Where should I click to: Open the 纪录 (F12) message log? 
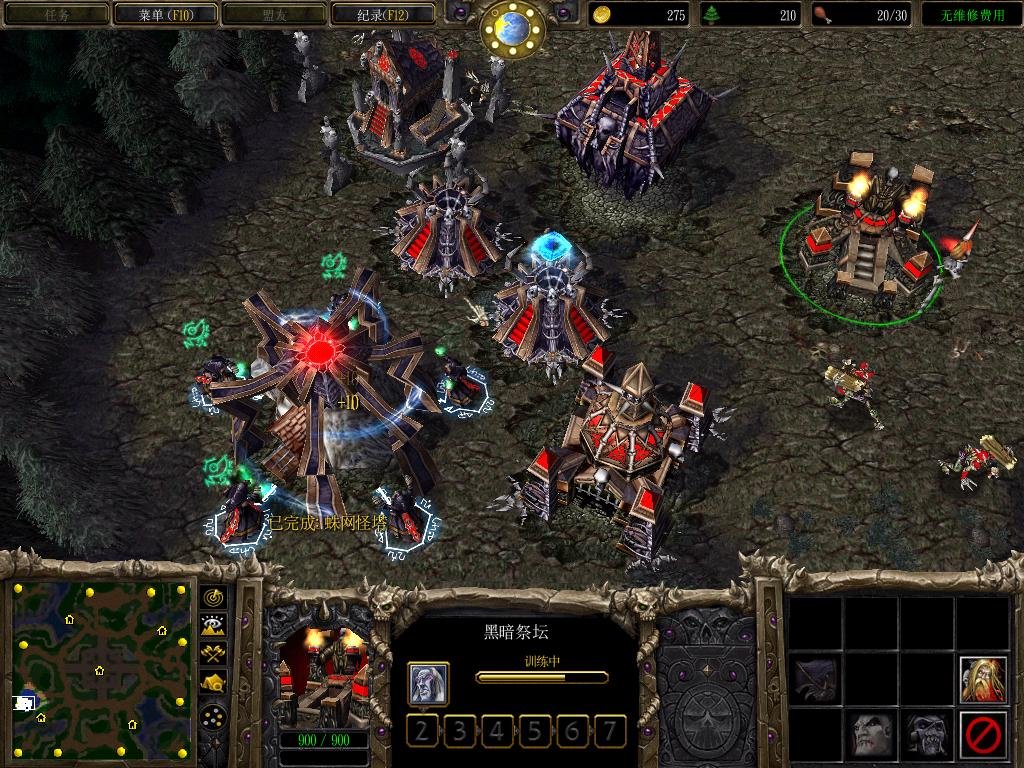382,14
